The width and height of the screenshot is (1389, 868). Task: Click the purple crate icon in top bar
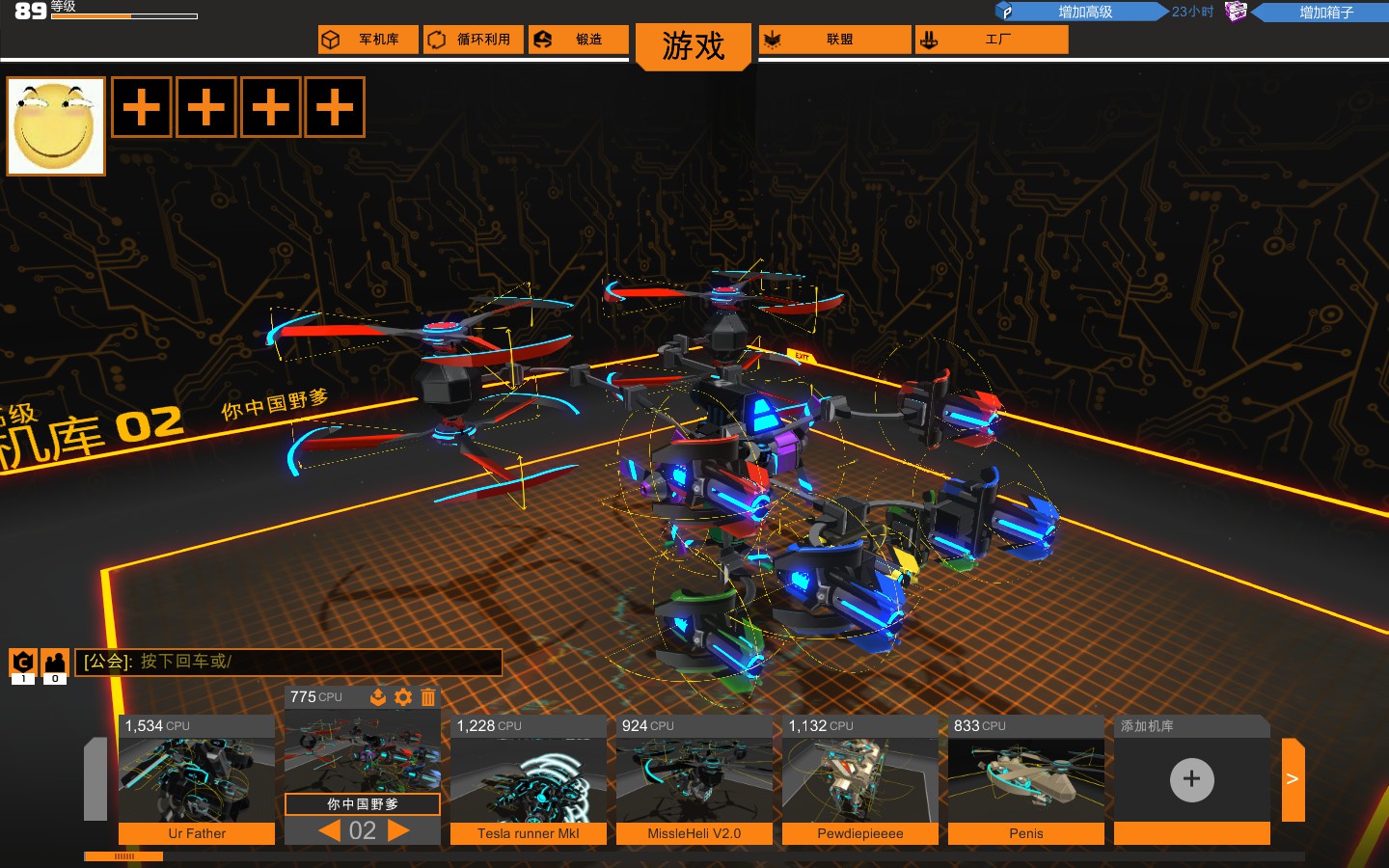1236,11
